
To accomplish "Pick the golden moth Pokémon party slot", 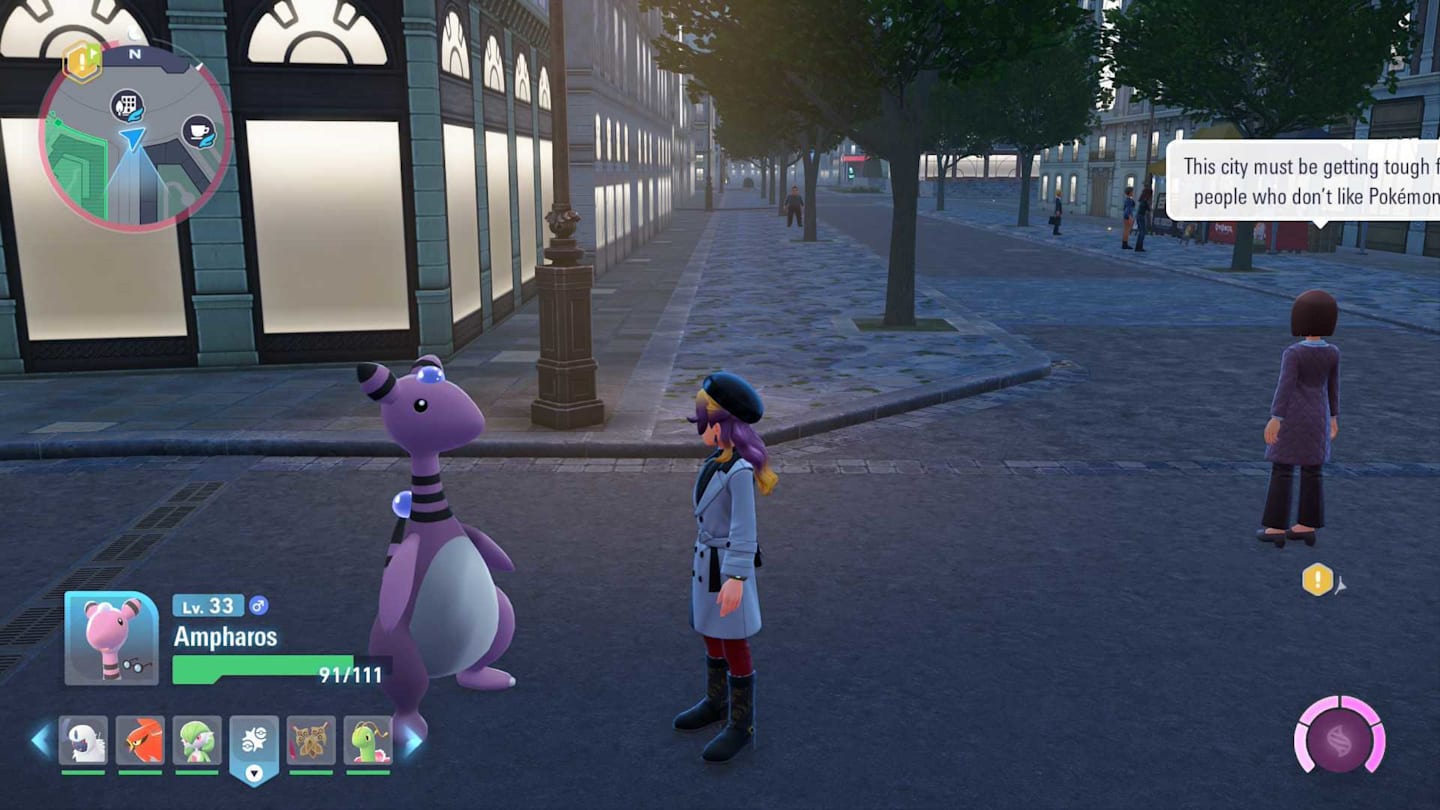I will tap(311, 741).
